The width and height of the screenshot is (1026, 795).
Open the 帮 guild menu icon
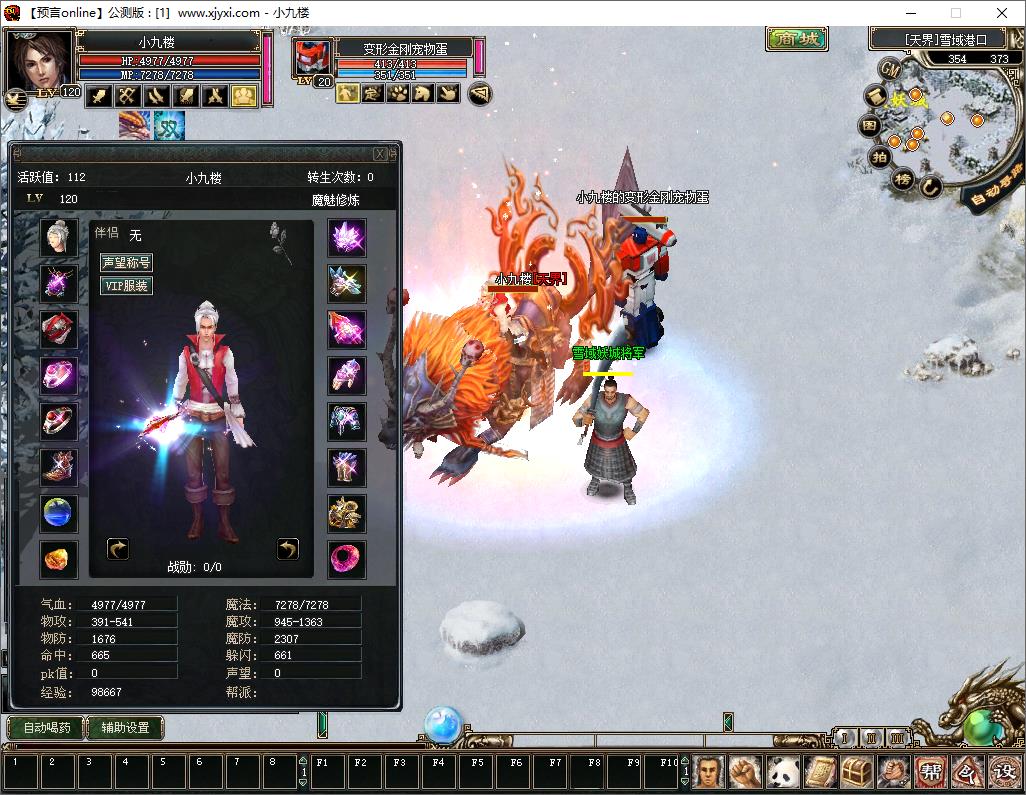pyautogui.click(x=931, y=771)
